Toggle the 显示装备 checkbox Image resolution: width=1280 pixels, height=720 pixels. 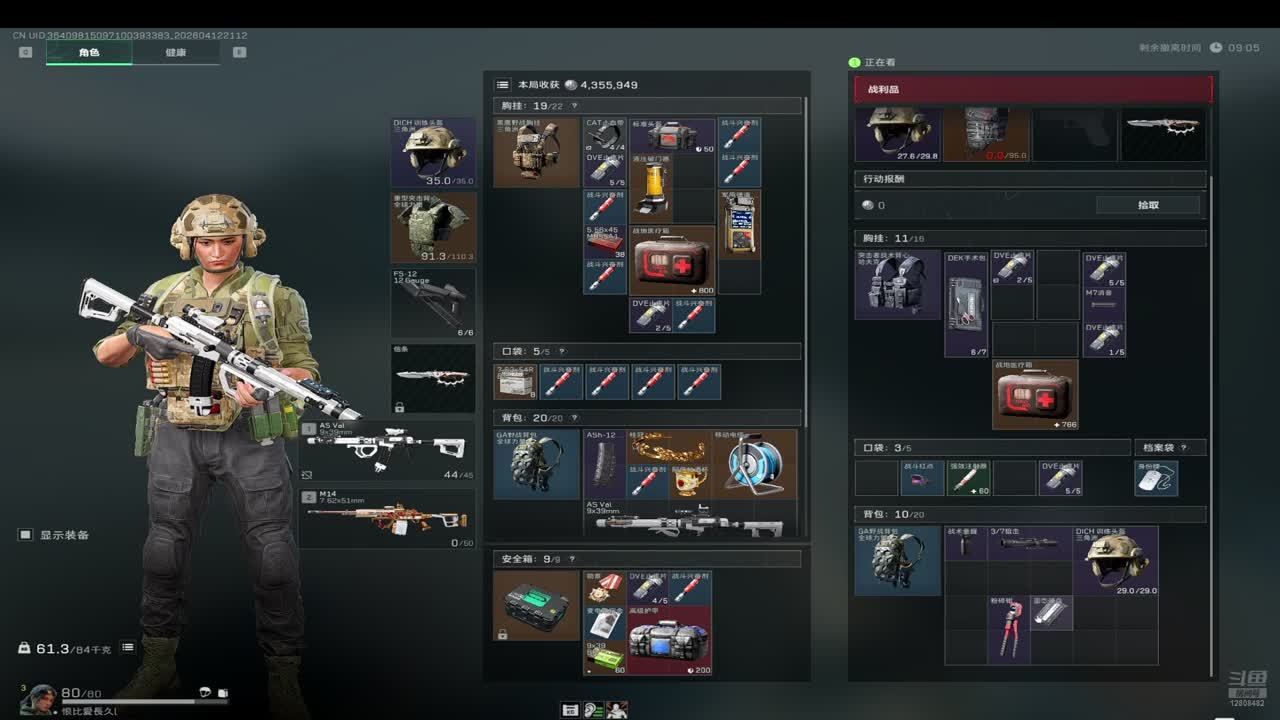pyautogui.click(x=26, y=535)
